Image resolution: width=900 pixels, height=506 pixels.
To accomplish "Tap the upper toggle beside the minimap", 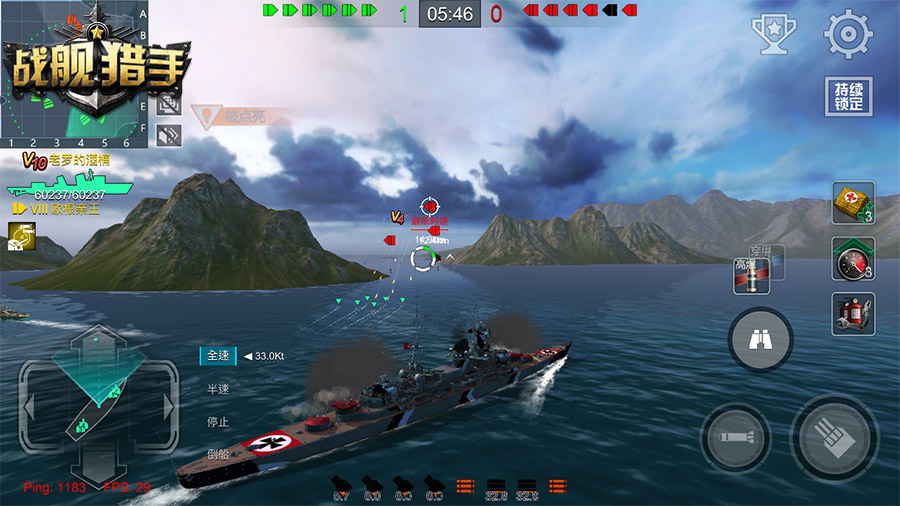I will (169, 103).
